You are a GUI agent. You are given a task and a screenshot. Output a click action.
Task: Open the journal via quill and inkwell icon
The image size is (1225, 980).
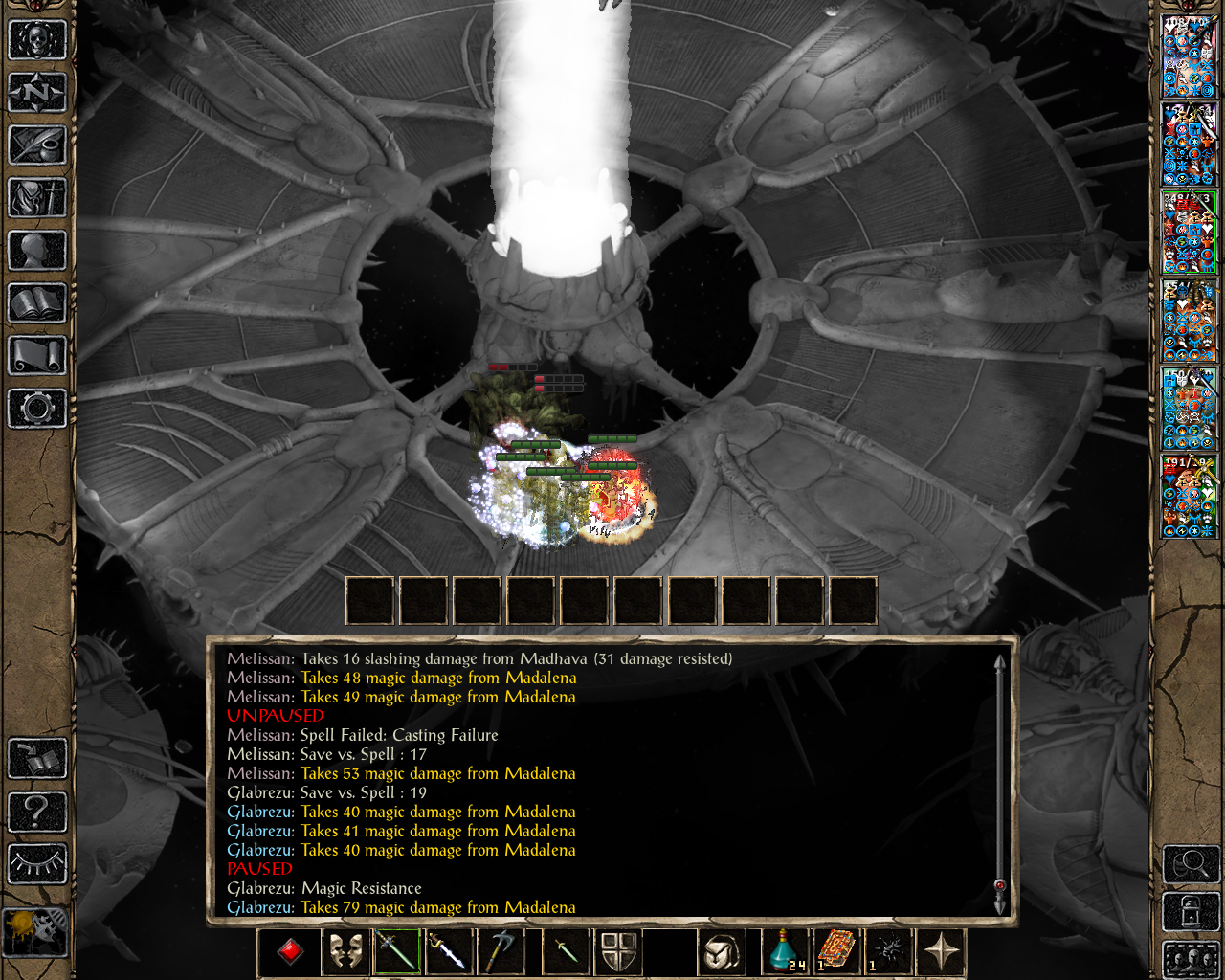pyautogui.click(x=37, y=145)
